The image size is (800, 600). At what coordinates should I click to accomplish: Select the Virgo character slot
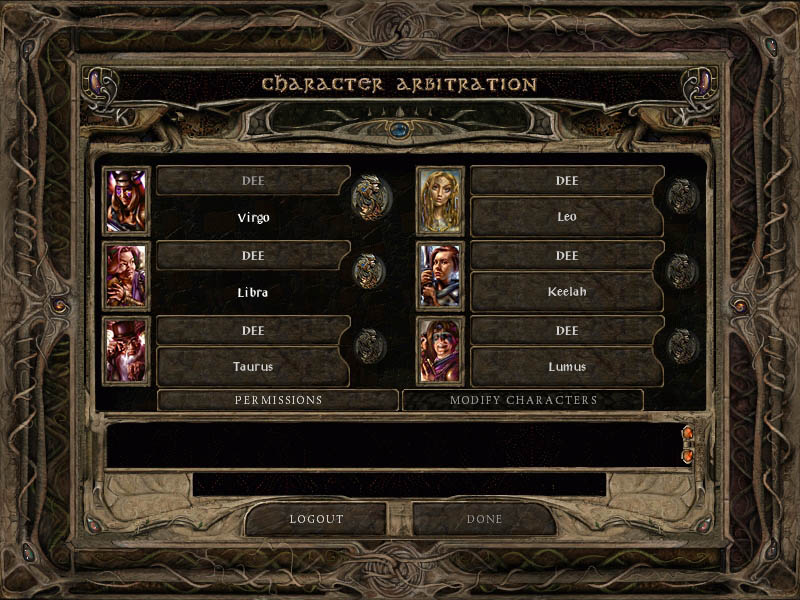coord(253,217)
